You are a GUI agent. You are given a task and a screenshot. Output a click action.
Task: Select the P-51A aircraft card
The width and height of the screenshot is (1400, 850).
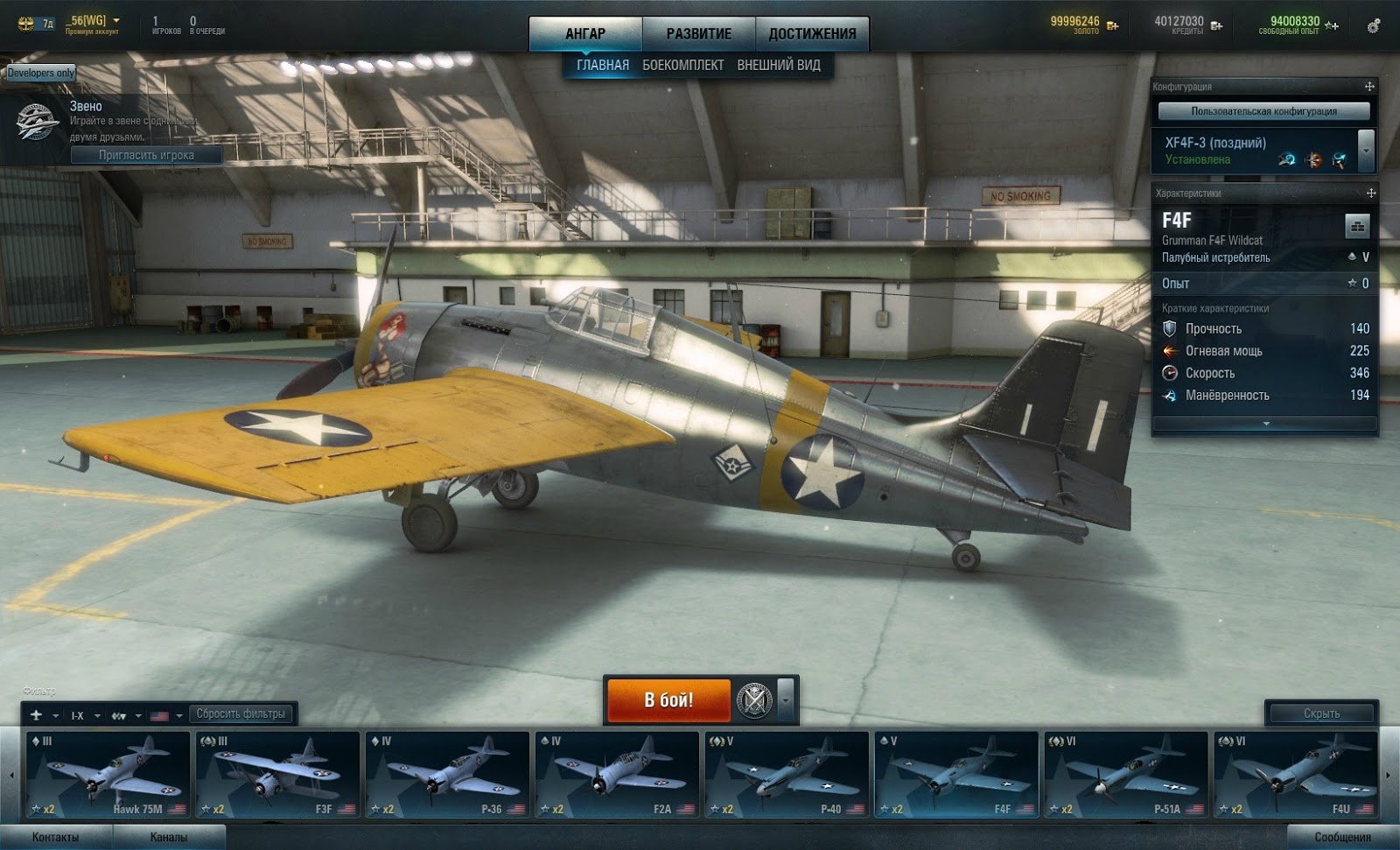pos(1126,775)
